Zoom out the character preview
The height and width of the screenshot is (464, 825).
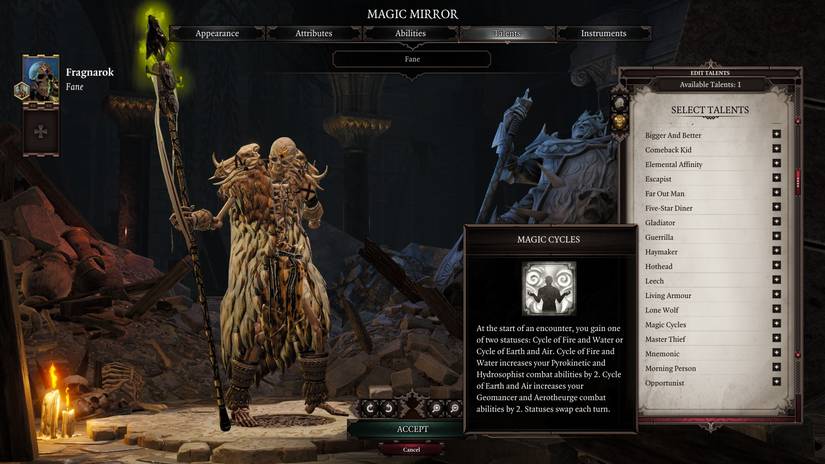(x=455, y=408)
